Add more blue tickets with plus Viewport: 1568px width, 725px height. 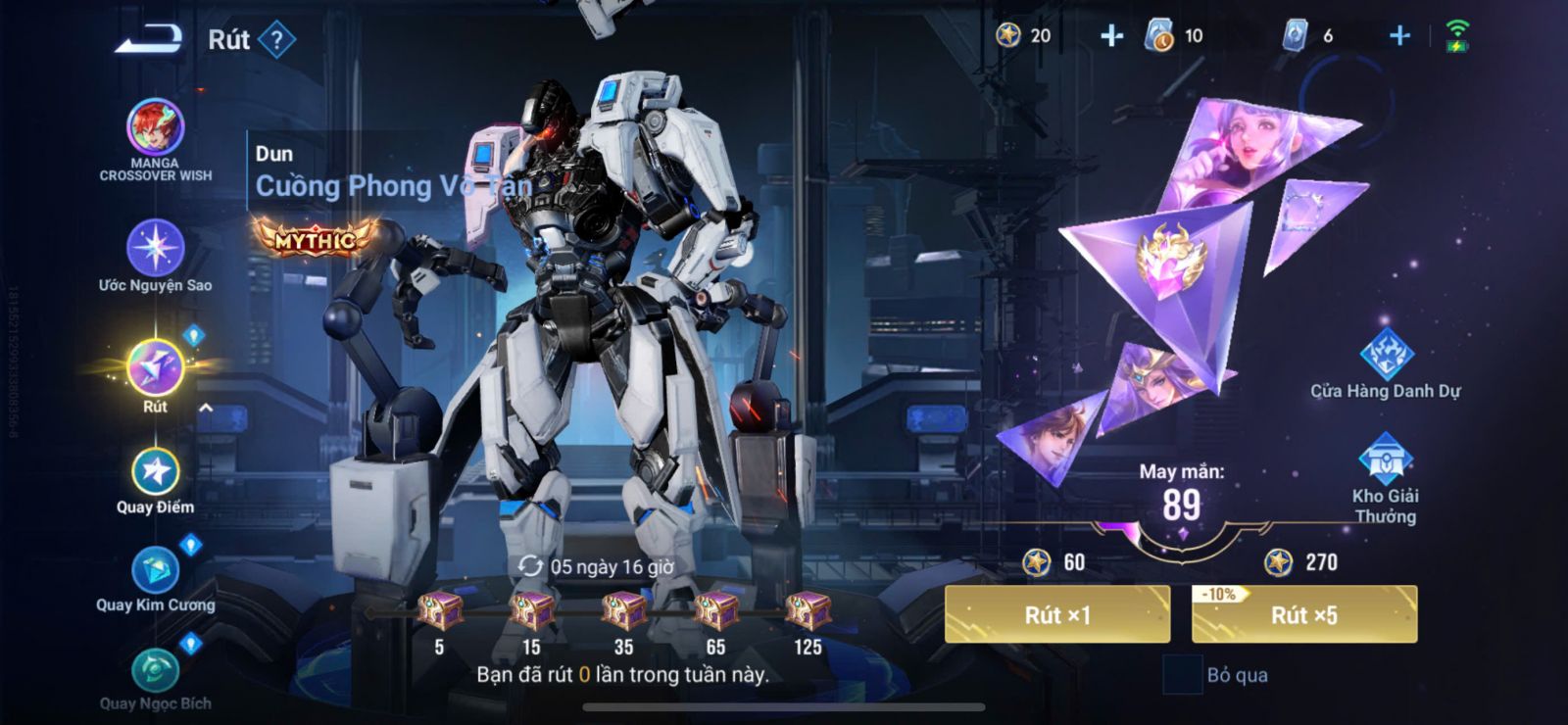1399,36
